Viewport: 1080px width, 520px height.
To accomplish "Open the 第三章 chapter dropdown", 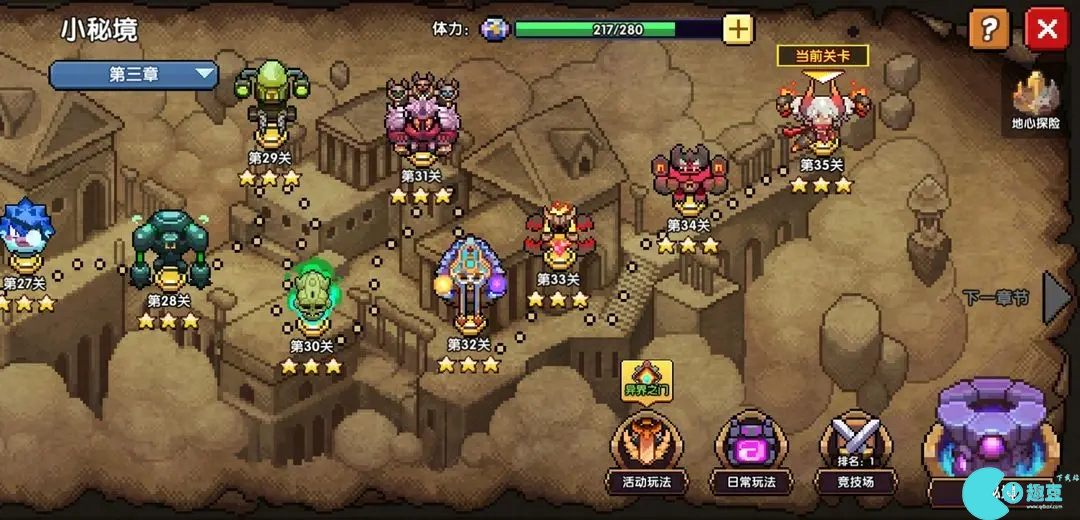I will coord(134,74).
